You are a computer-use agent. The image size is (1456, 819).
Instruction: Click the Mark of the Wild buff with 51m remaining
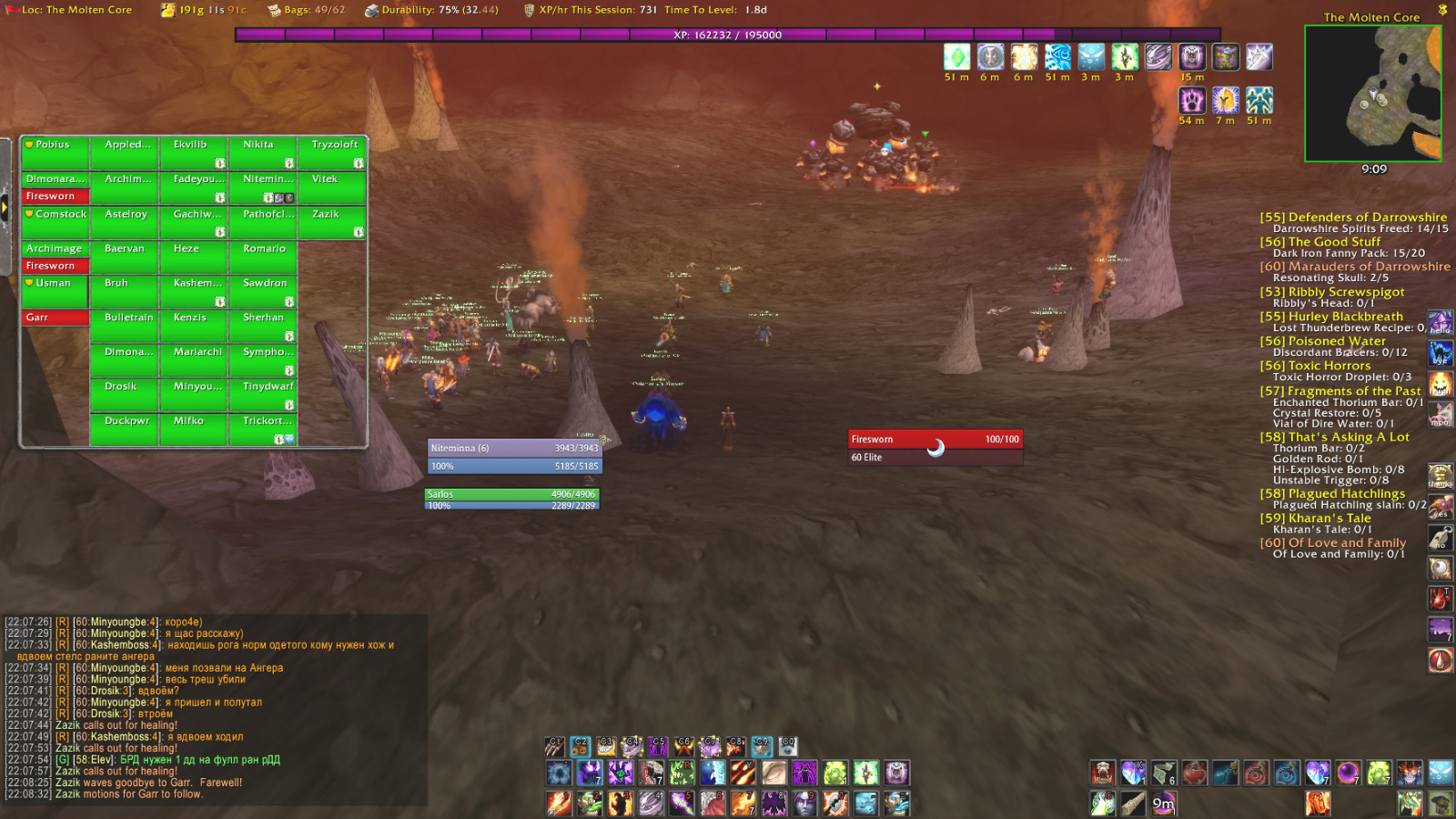955,56
